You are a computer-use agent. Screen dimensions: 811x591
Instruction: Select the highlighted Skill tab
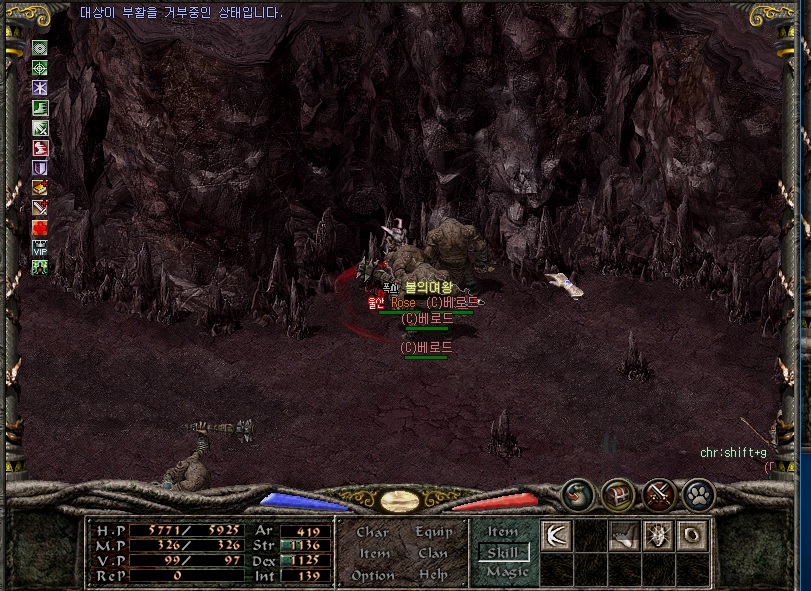502,552
